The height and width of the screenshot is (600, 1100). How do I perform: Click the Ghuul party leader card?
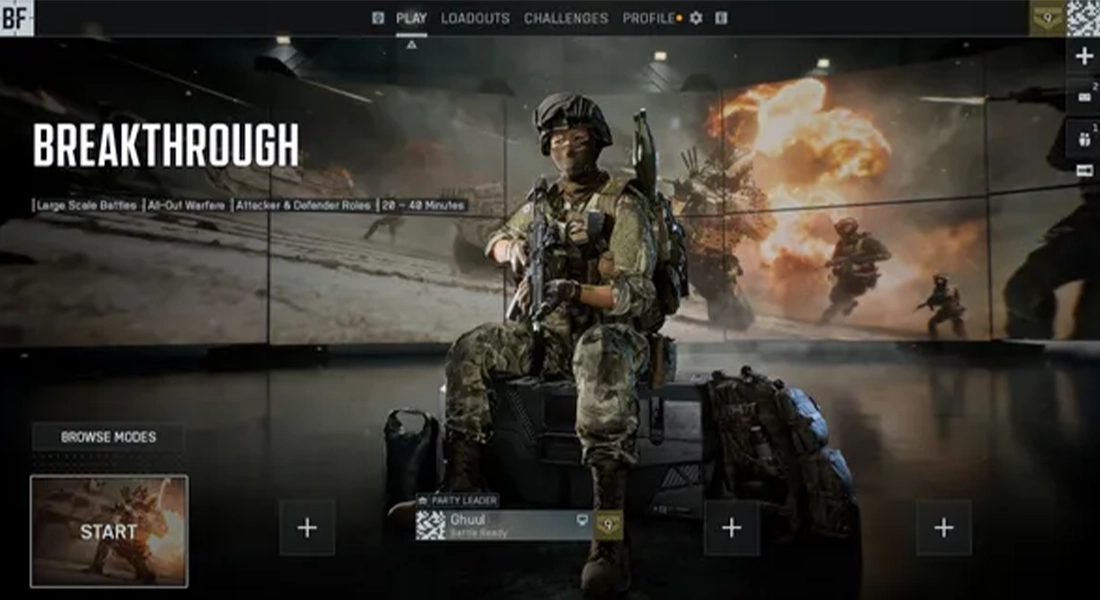505,526
